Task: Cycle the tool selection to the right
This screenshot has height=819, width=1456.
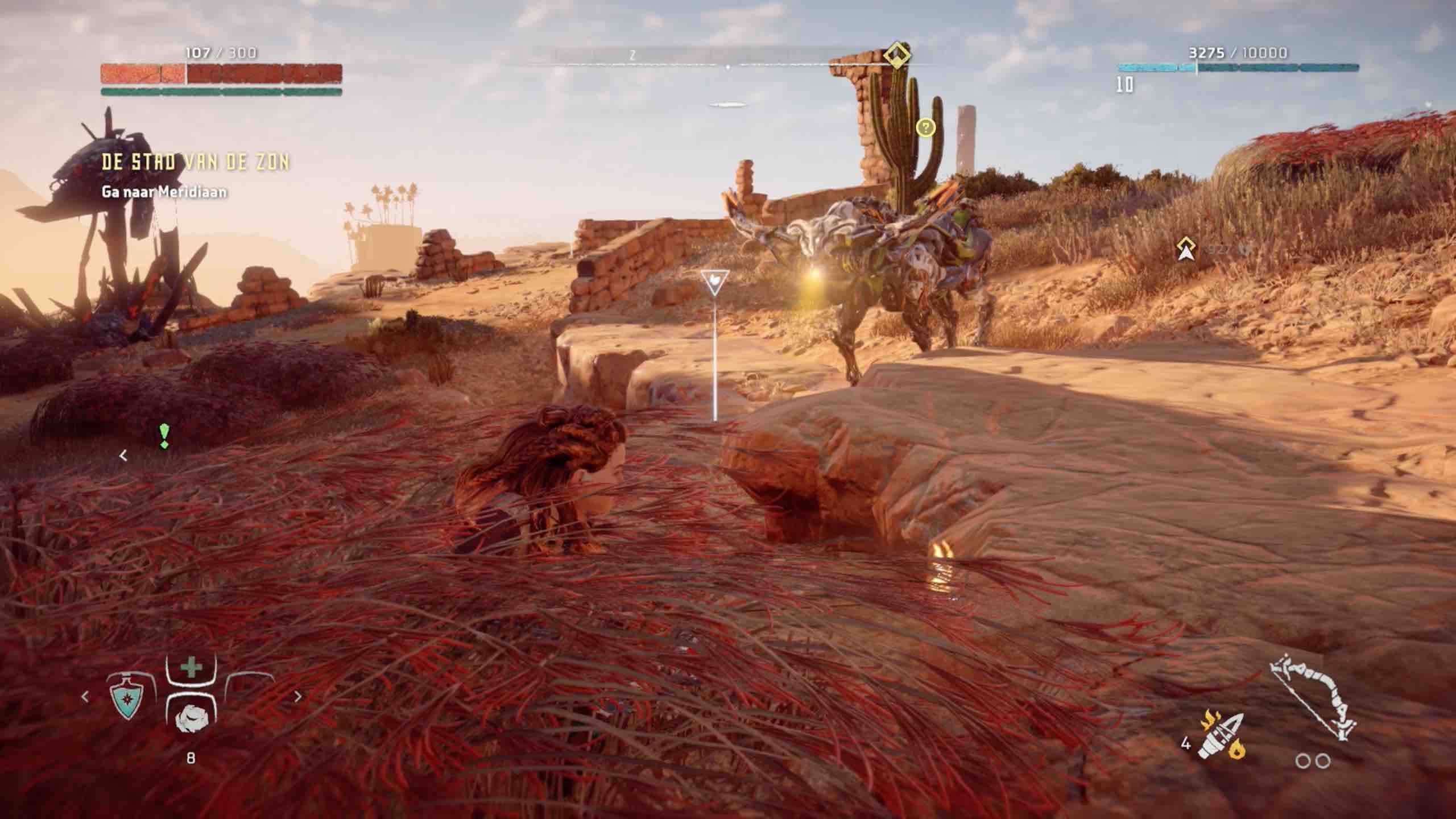Action: click(297, 697)
